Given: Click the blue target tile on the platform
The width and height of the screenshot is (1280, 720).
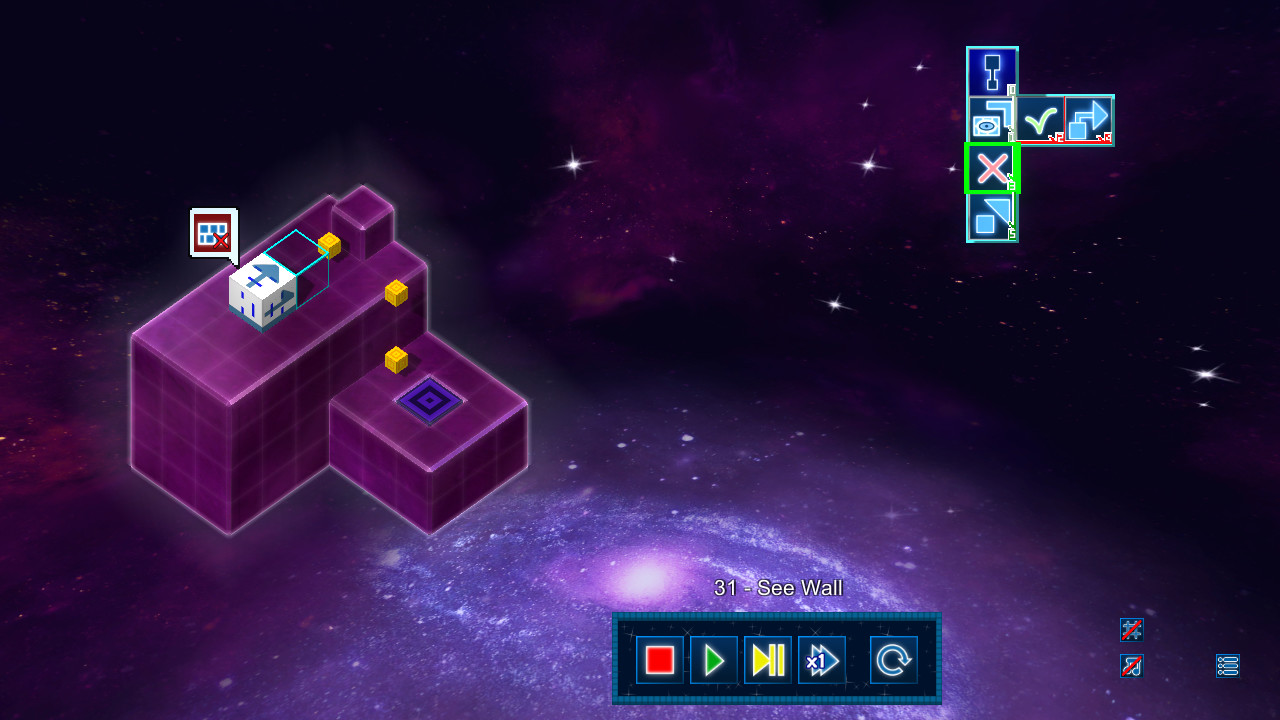Looking at the screenshot, I should pyautogui.click(x=430, y=398).
